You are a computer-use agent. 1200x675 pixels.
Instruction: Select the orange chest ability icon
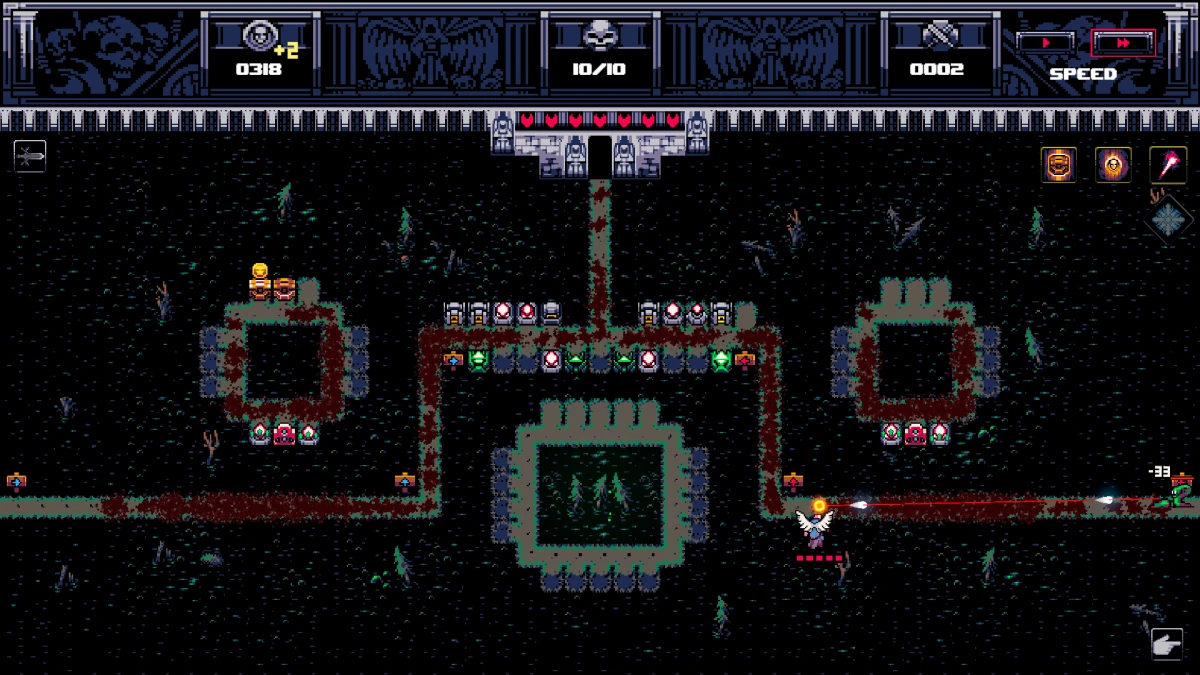(x=1058, y=164)
